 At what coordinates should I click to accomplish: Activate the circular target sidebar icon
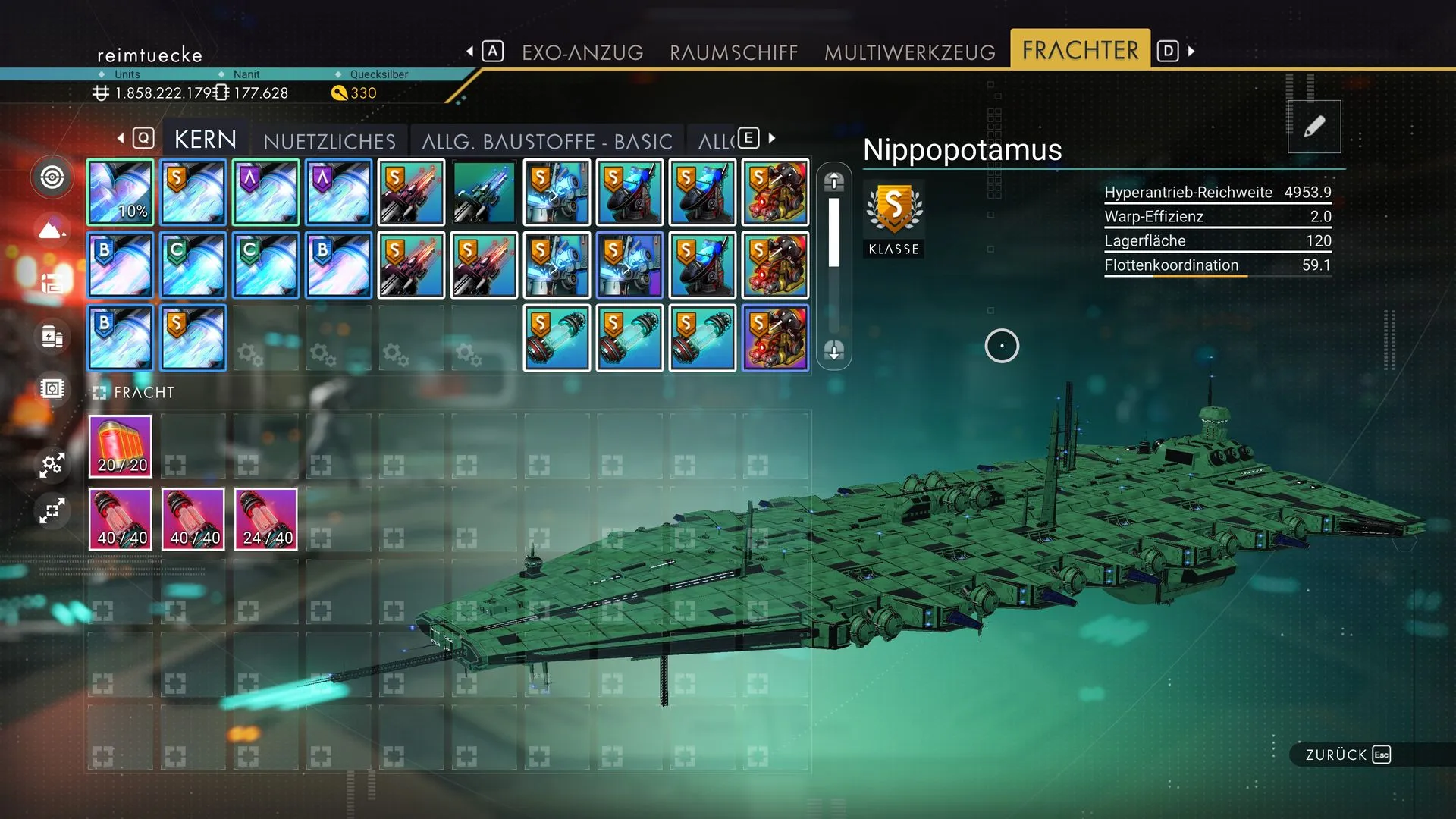coord(52,177)
